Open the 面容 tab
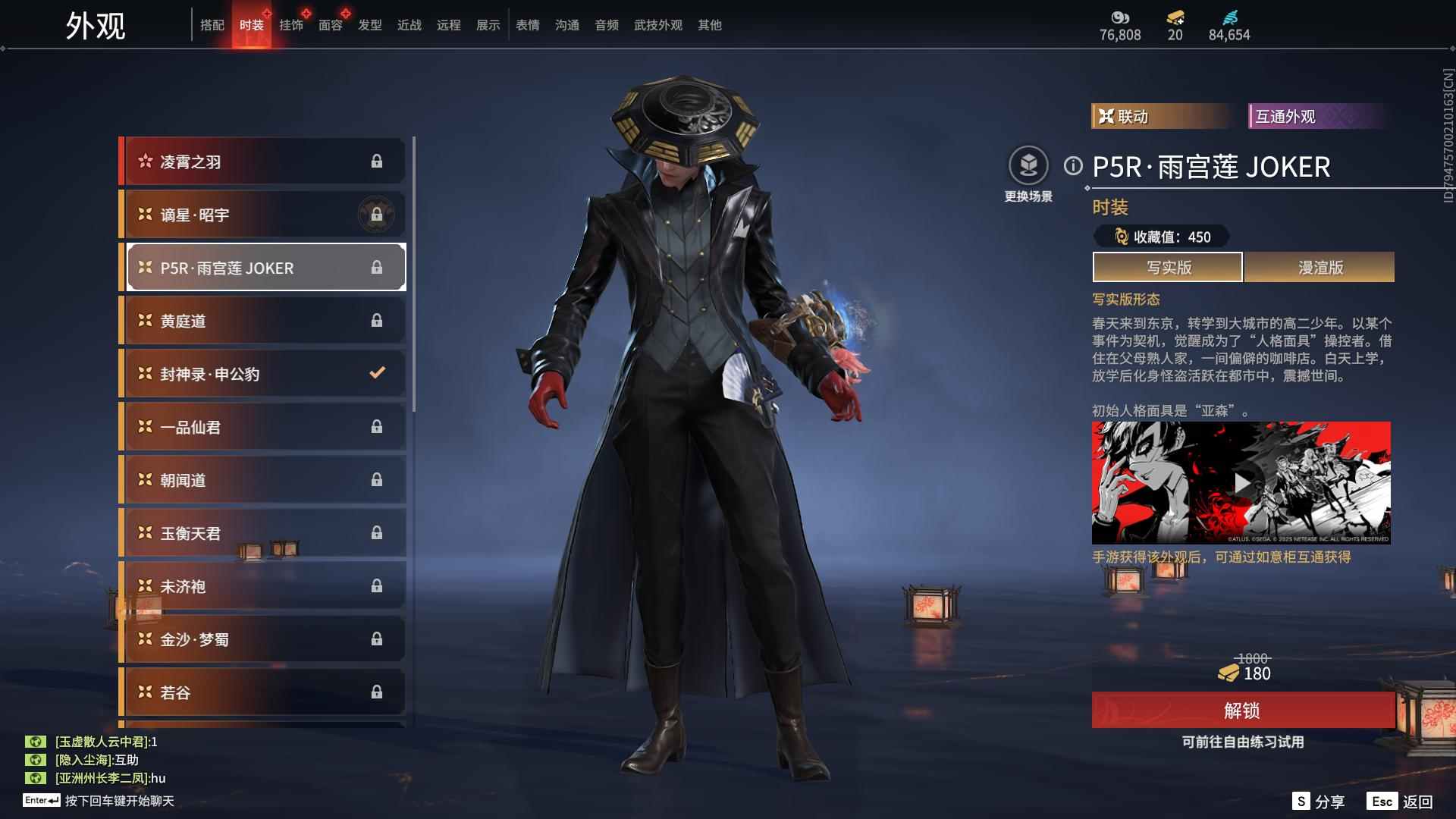 click(x=331, y=25)
